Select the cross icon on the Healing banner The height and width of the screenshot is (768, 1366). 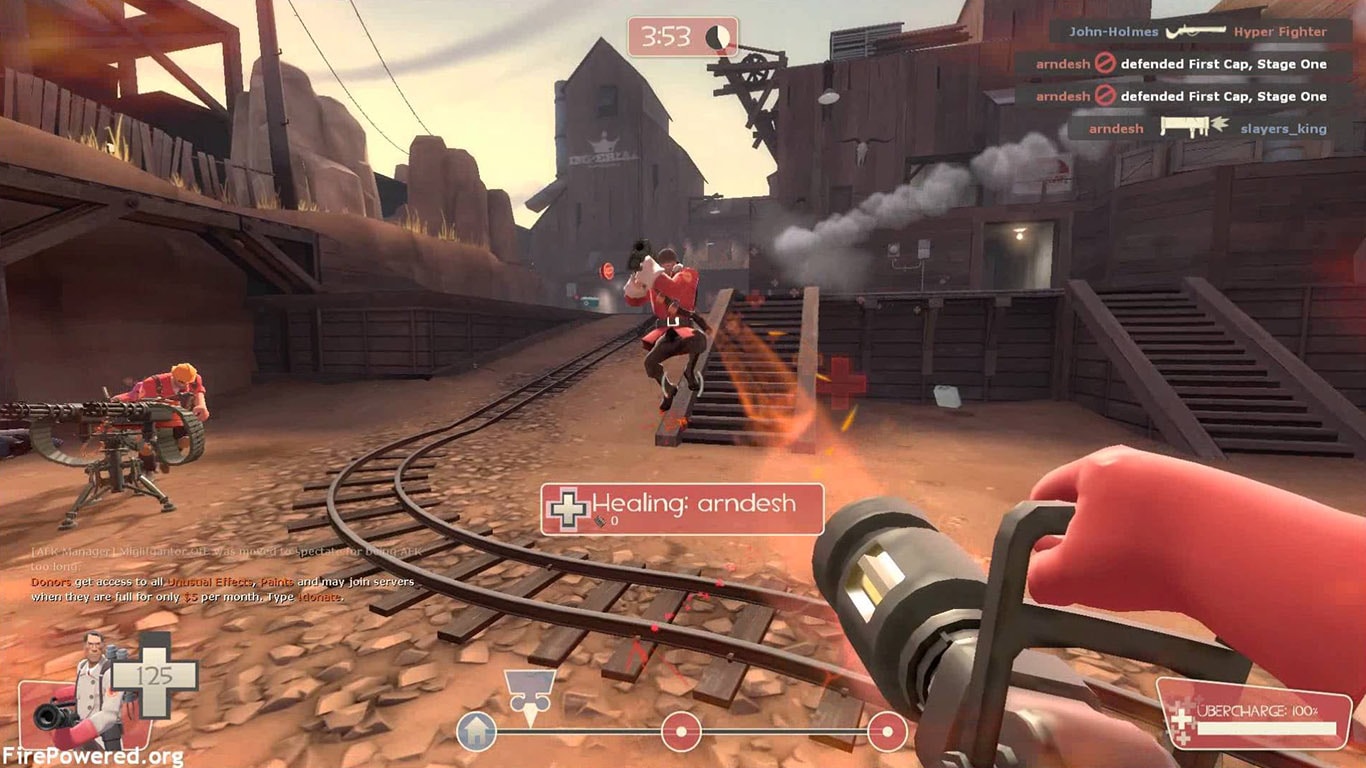tap(566, 505)
